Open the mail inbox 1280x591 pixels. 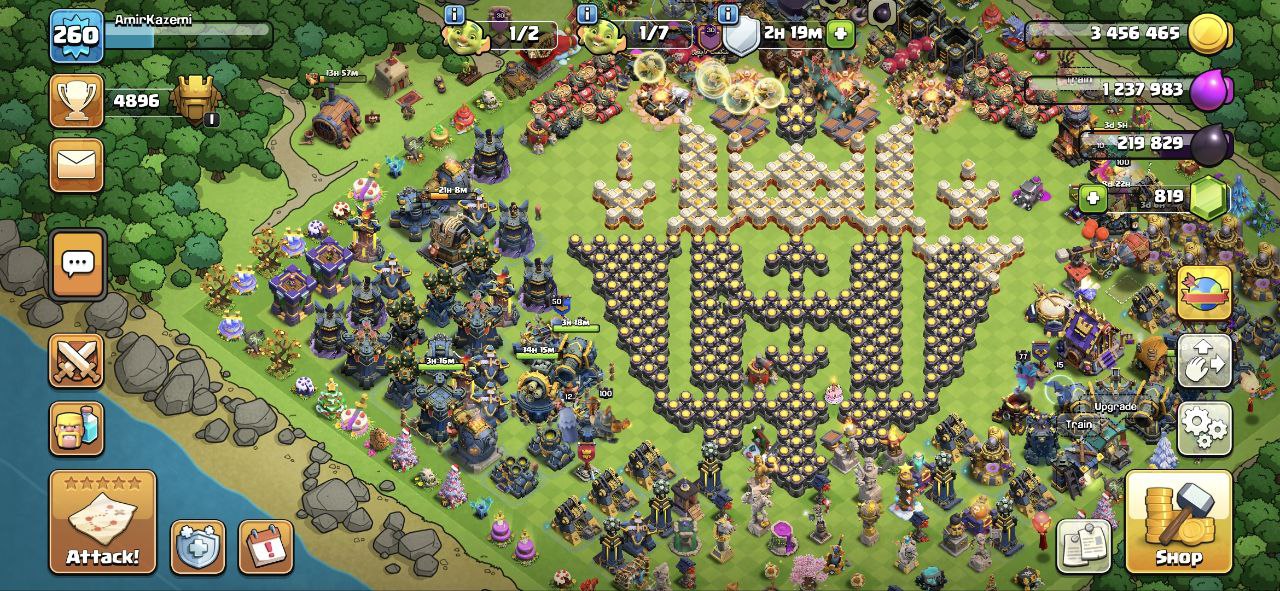(x=76, y=165)
